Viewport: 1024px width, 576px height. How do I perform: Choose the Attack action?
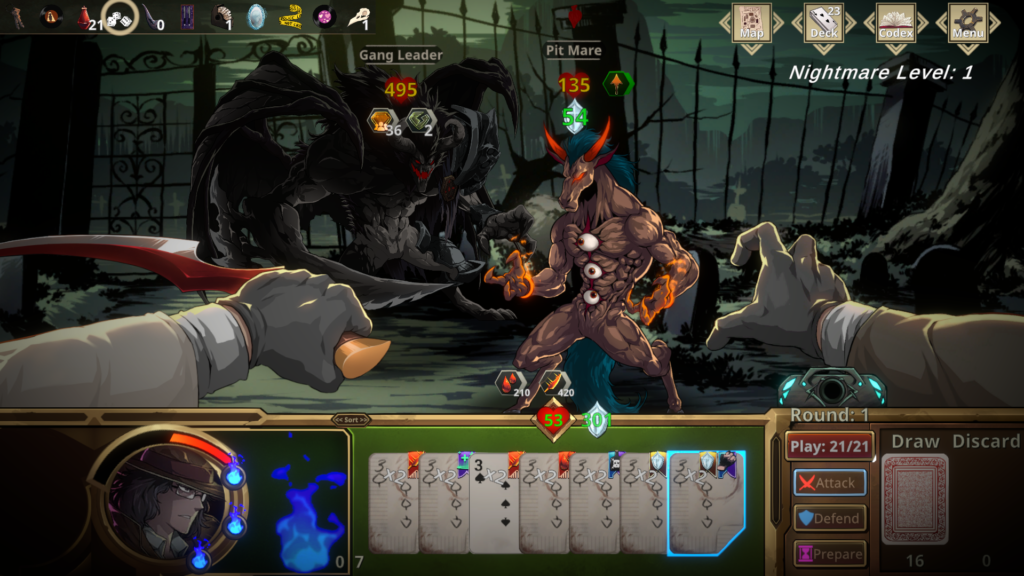pyautogui.click(x=830, y=482)
